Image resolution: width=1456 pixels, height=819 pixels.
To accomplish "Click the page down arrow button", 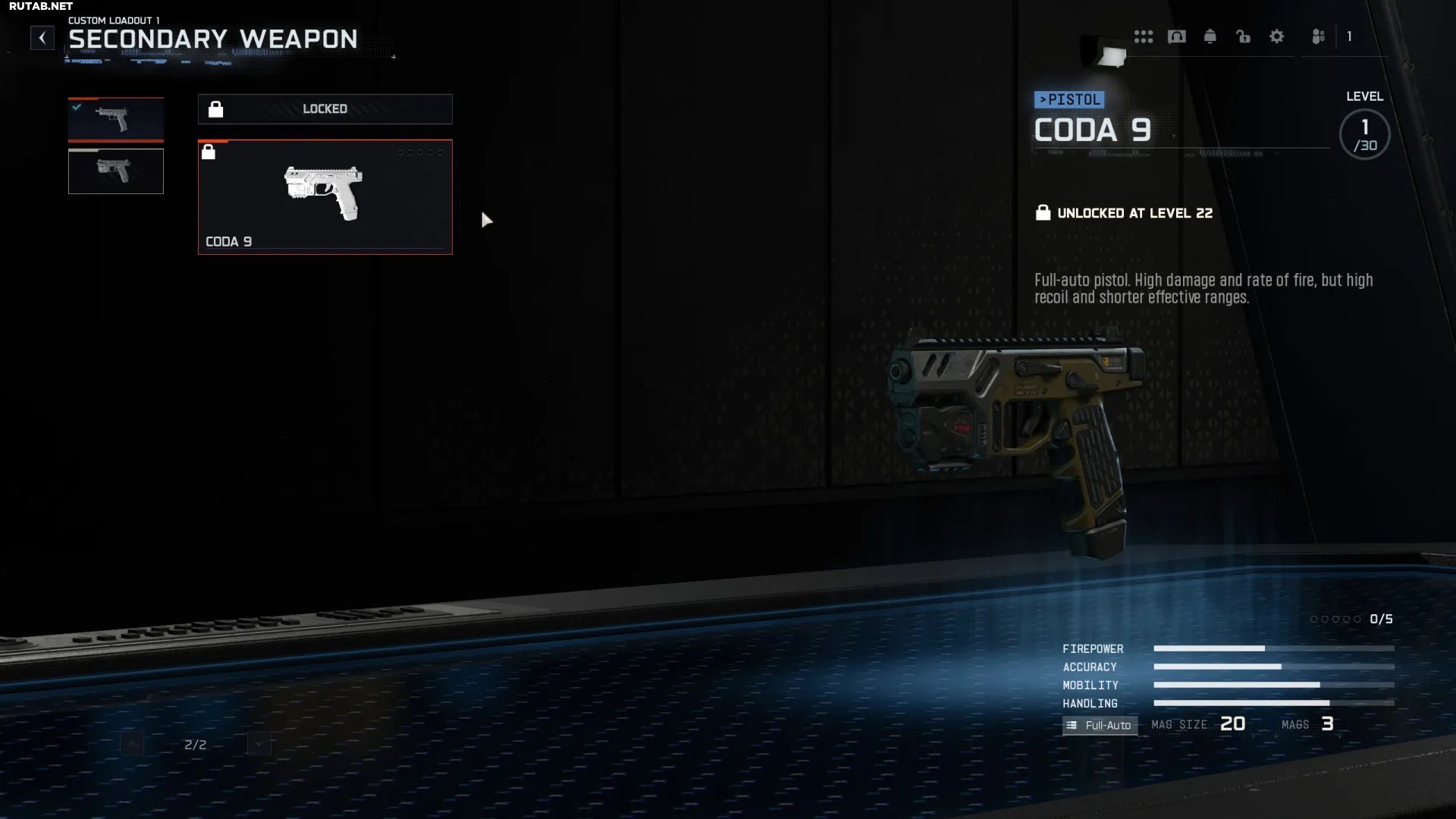I will tap(259, 744).
